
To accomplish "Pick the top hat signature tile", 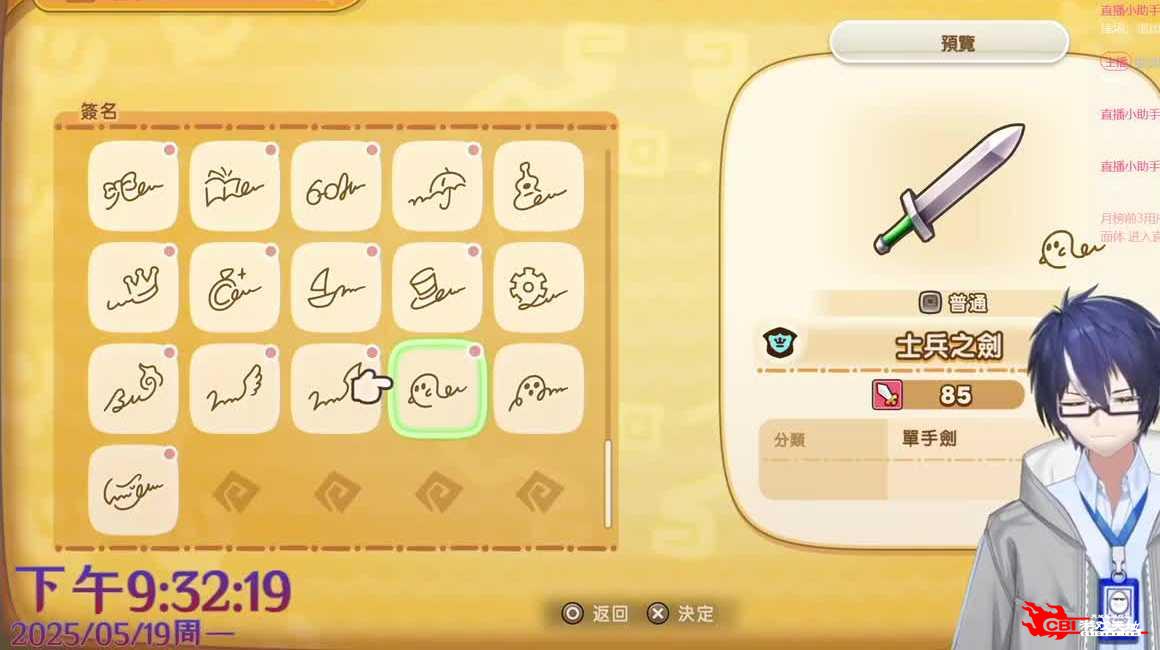I will 437,287.
